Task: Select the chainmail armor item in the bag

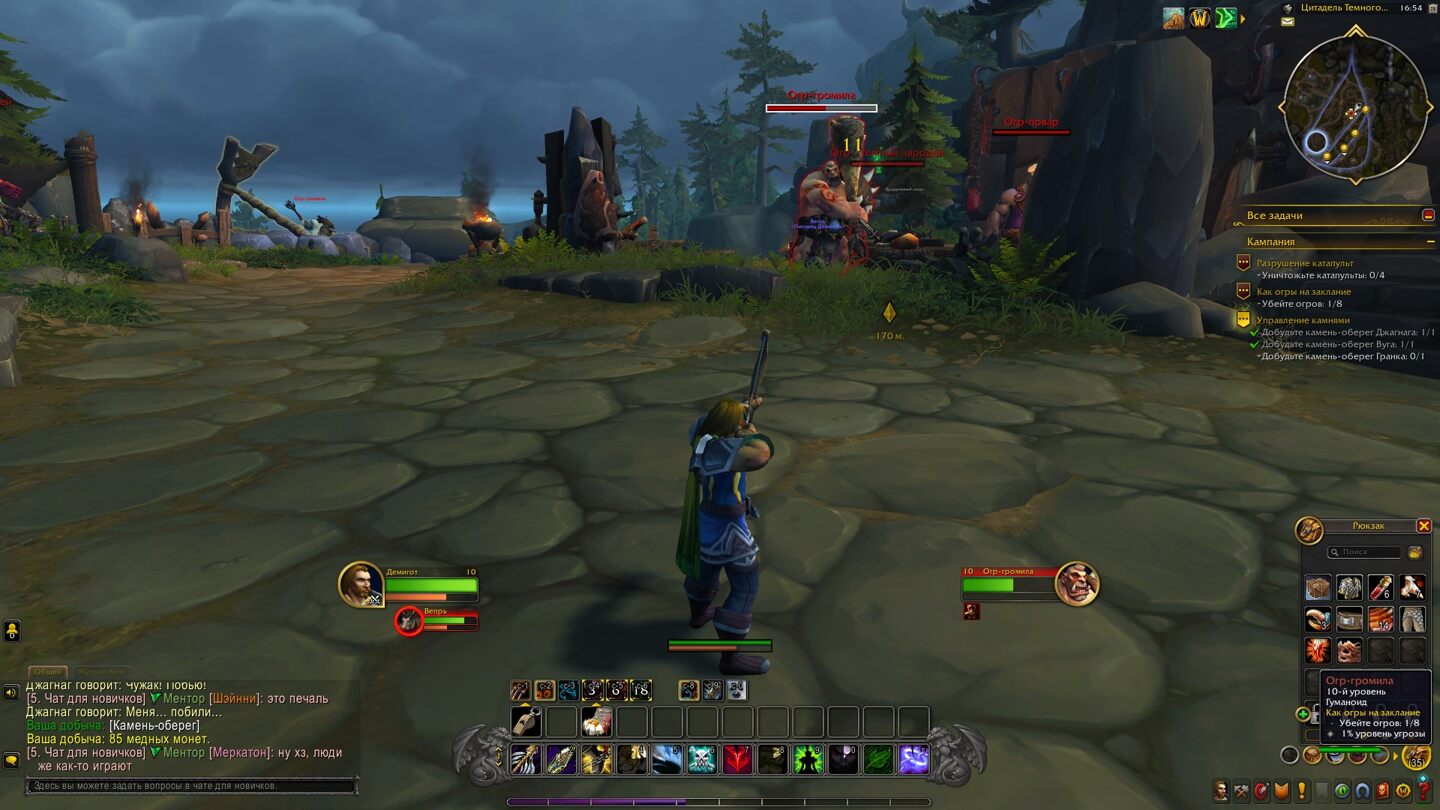Action: coord(1349,588)
